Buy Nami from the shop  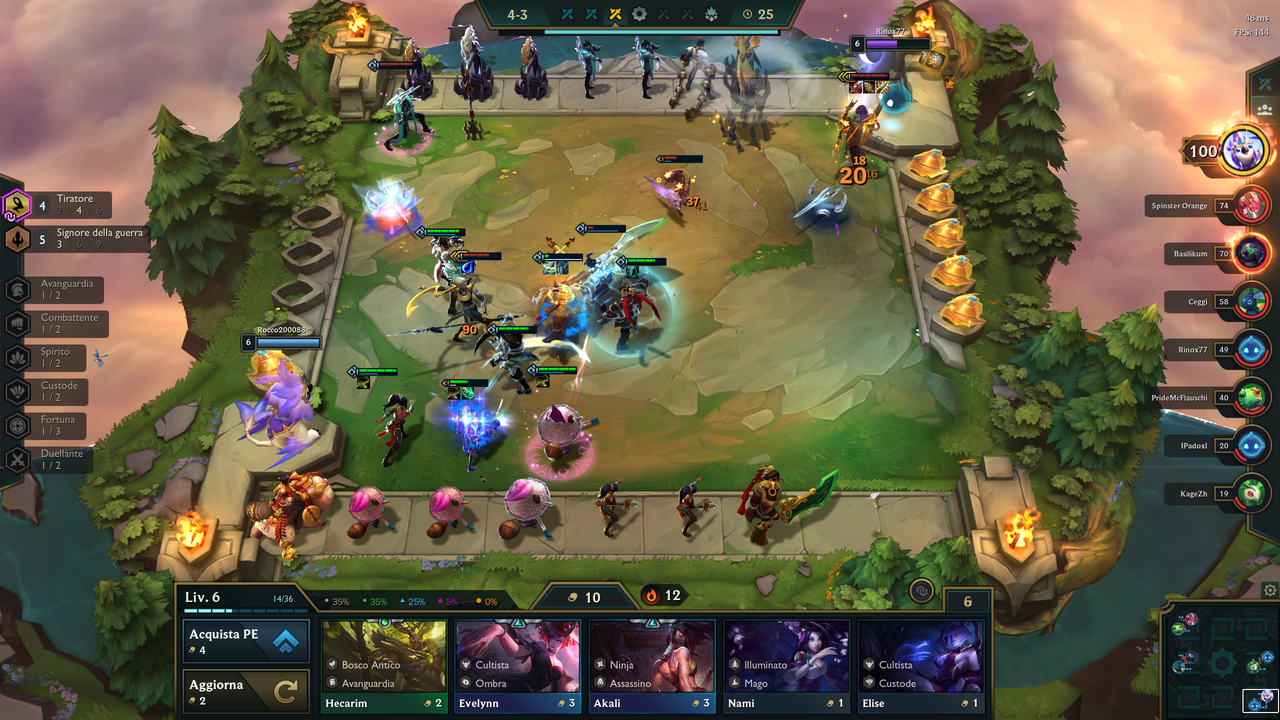pos(786,660)
